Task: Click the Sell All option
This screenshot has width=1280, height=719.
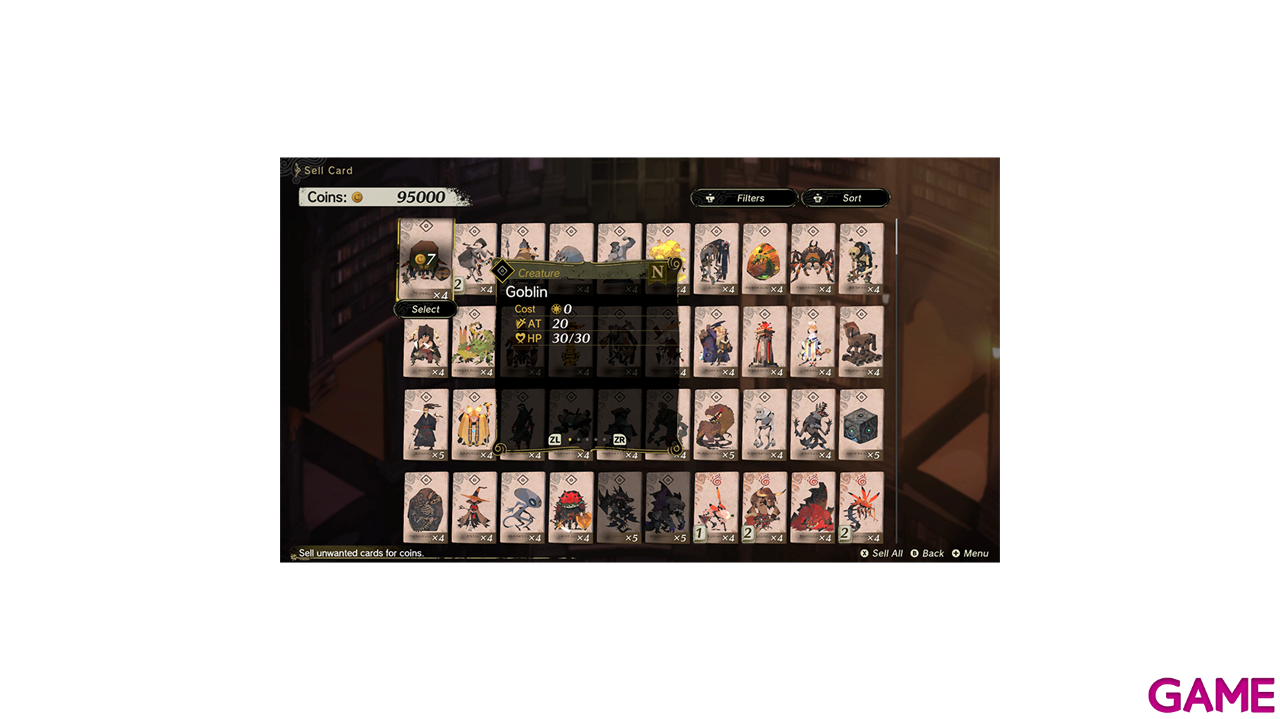Action: coord(881,553)
